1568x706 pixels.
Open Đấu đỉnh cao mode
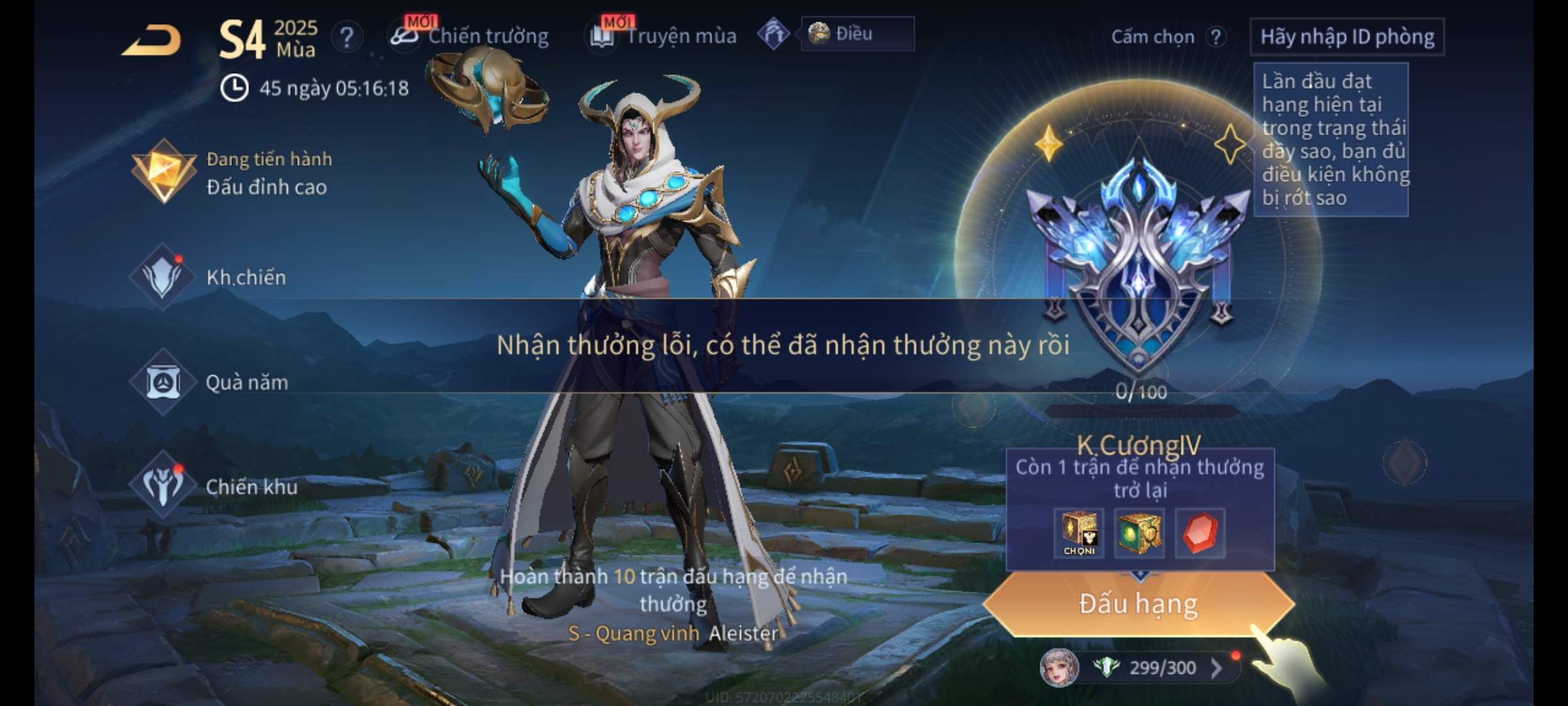232,173
